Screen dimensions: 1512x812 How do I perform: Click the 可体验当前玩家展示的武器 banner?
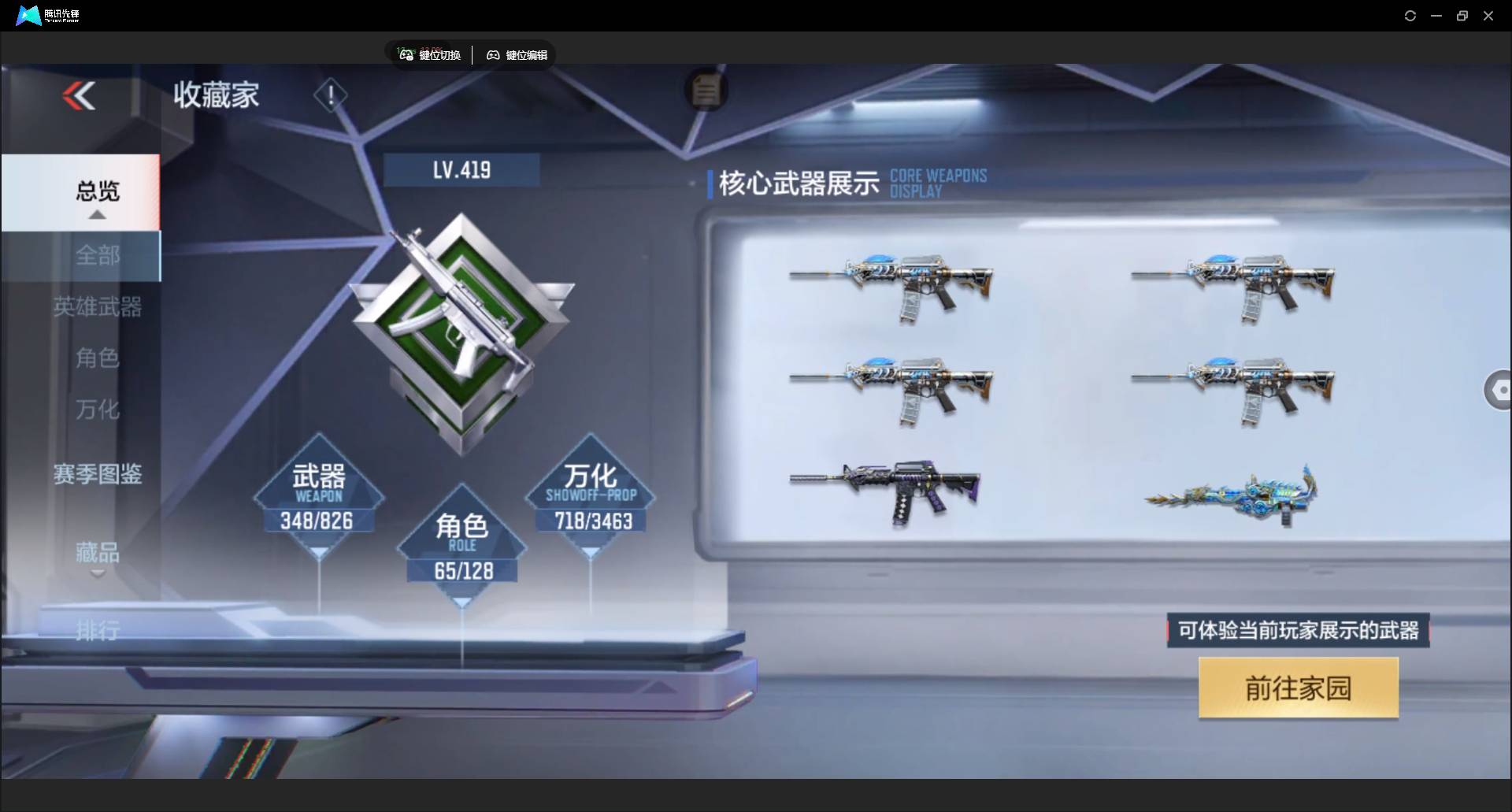click(1298, 630)
